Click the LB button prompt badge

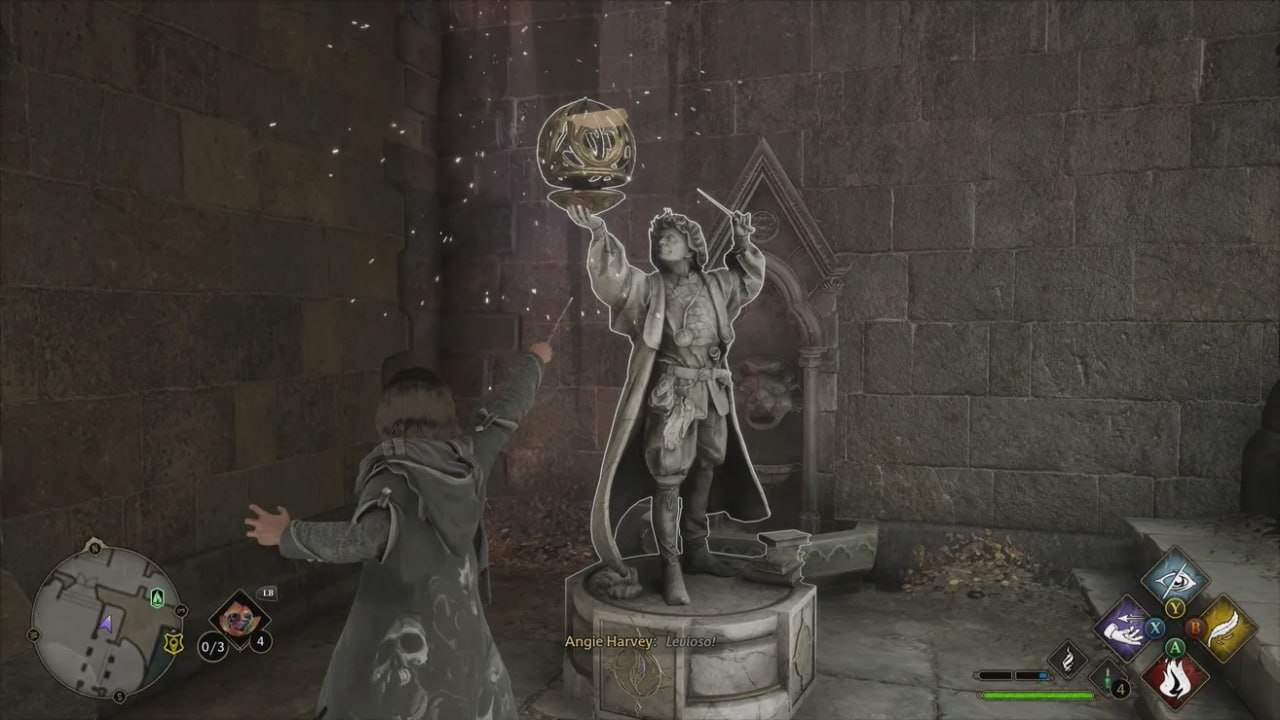click(268, 593)
